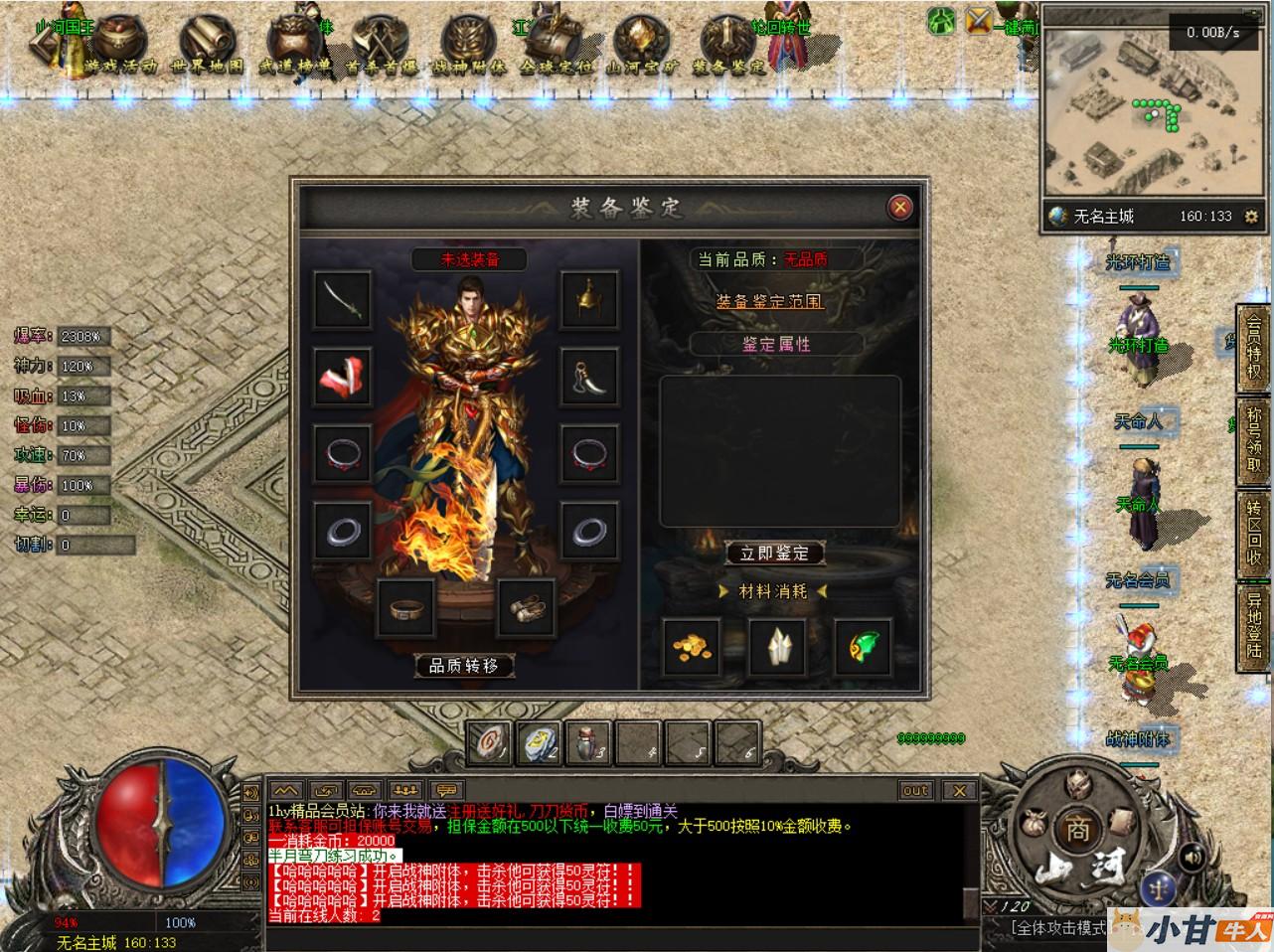Open the 会员特权 side tab
Viewport: 1274px width, 952px height.
point(1255,348)
